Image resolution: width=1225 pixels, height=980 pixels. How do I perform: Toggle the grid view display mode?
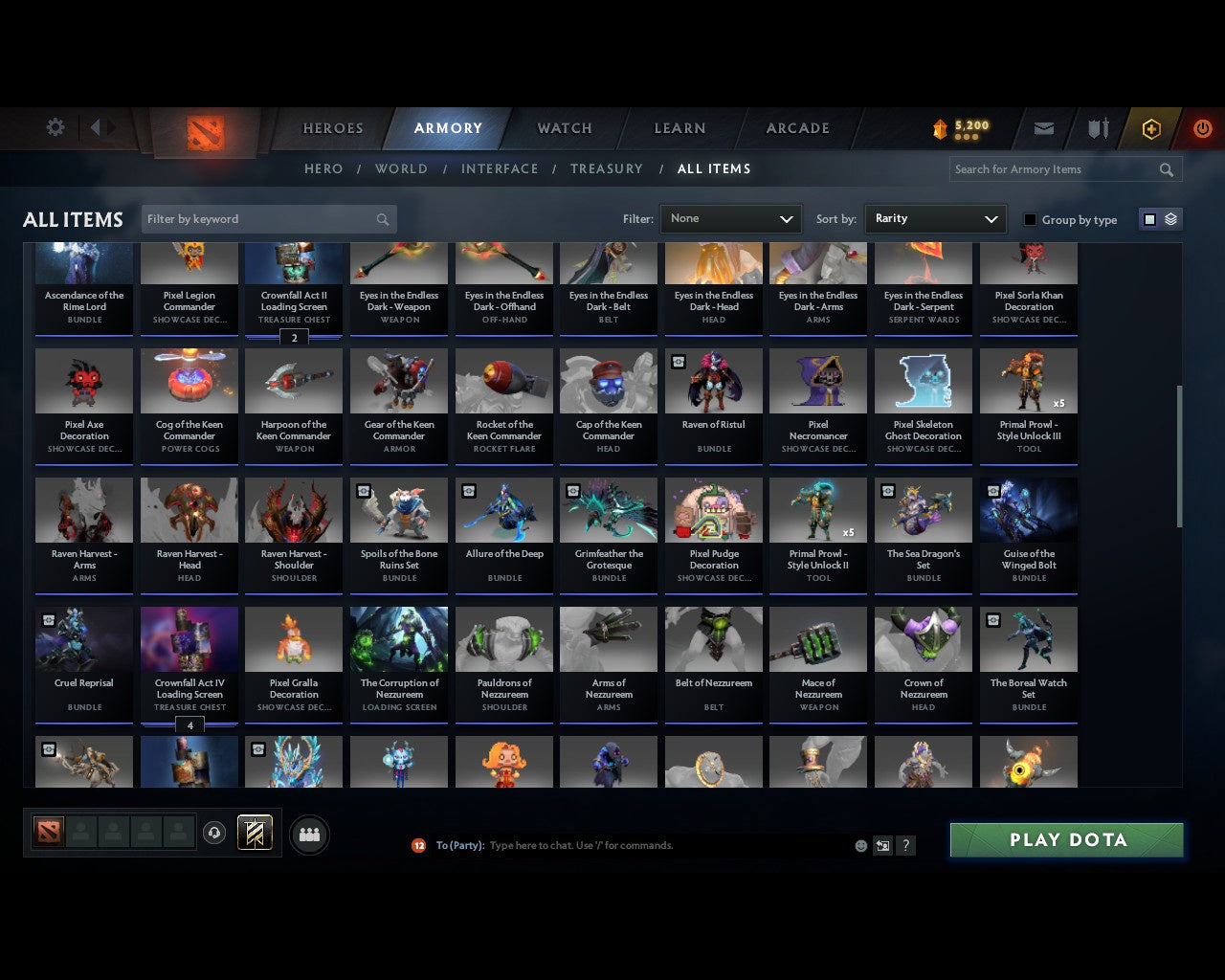click(x=1149, y=218)
